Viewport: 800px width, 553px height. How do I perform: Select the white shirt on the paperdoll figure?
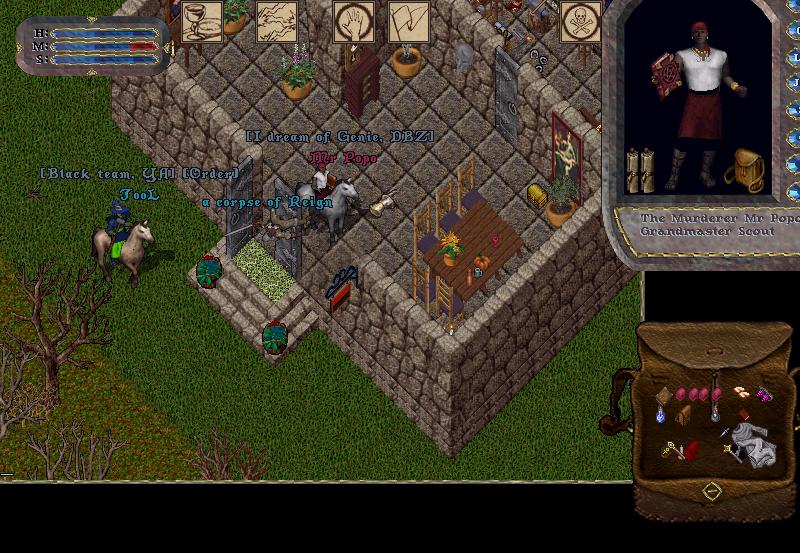[702, 70]
